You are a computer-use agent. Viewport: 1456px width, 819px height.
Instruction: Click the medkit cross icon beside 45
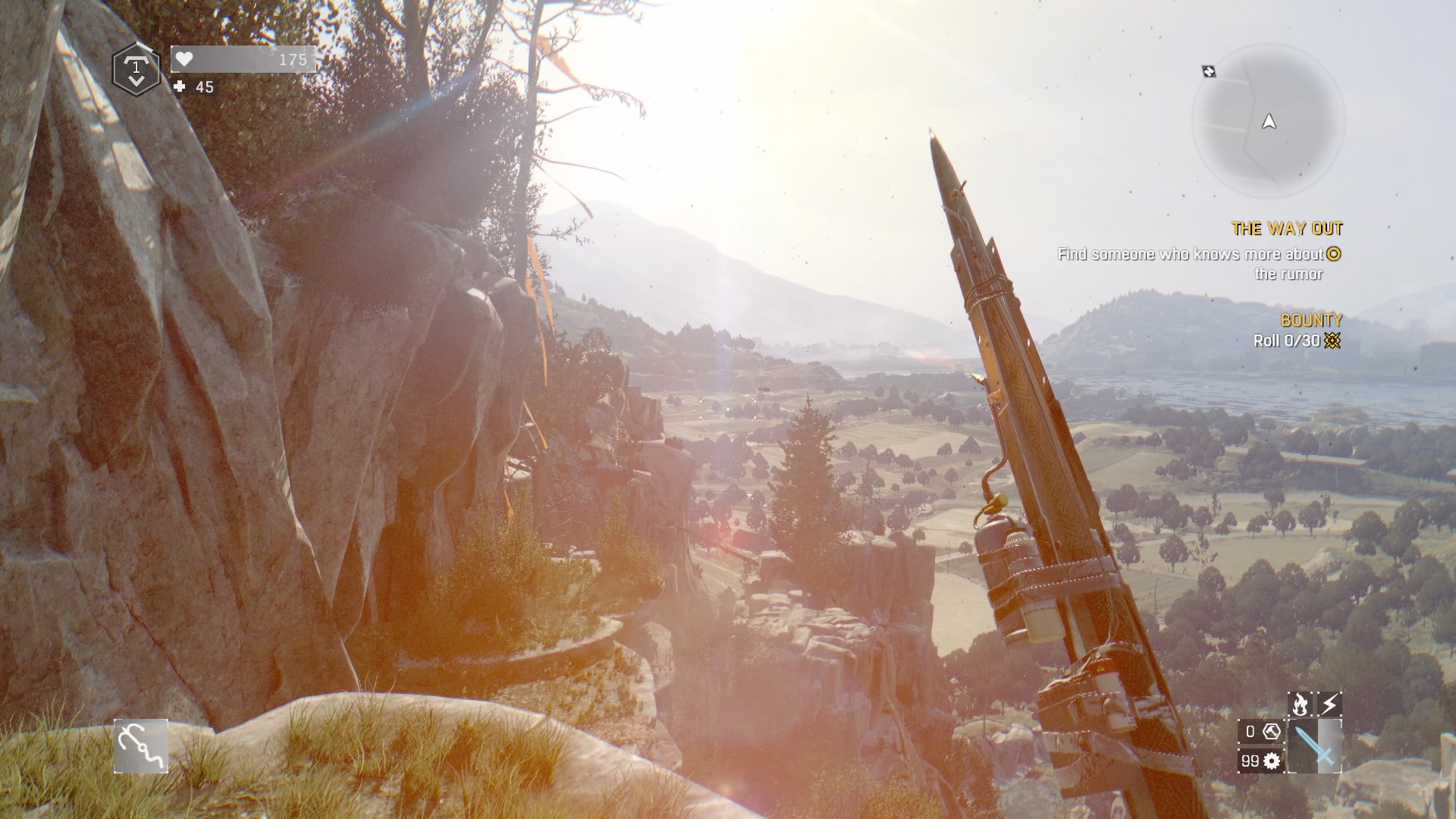click(x=179, y=88)
